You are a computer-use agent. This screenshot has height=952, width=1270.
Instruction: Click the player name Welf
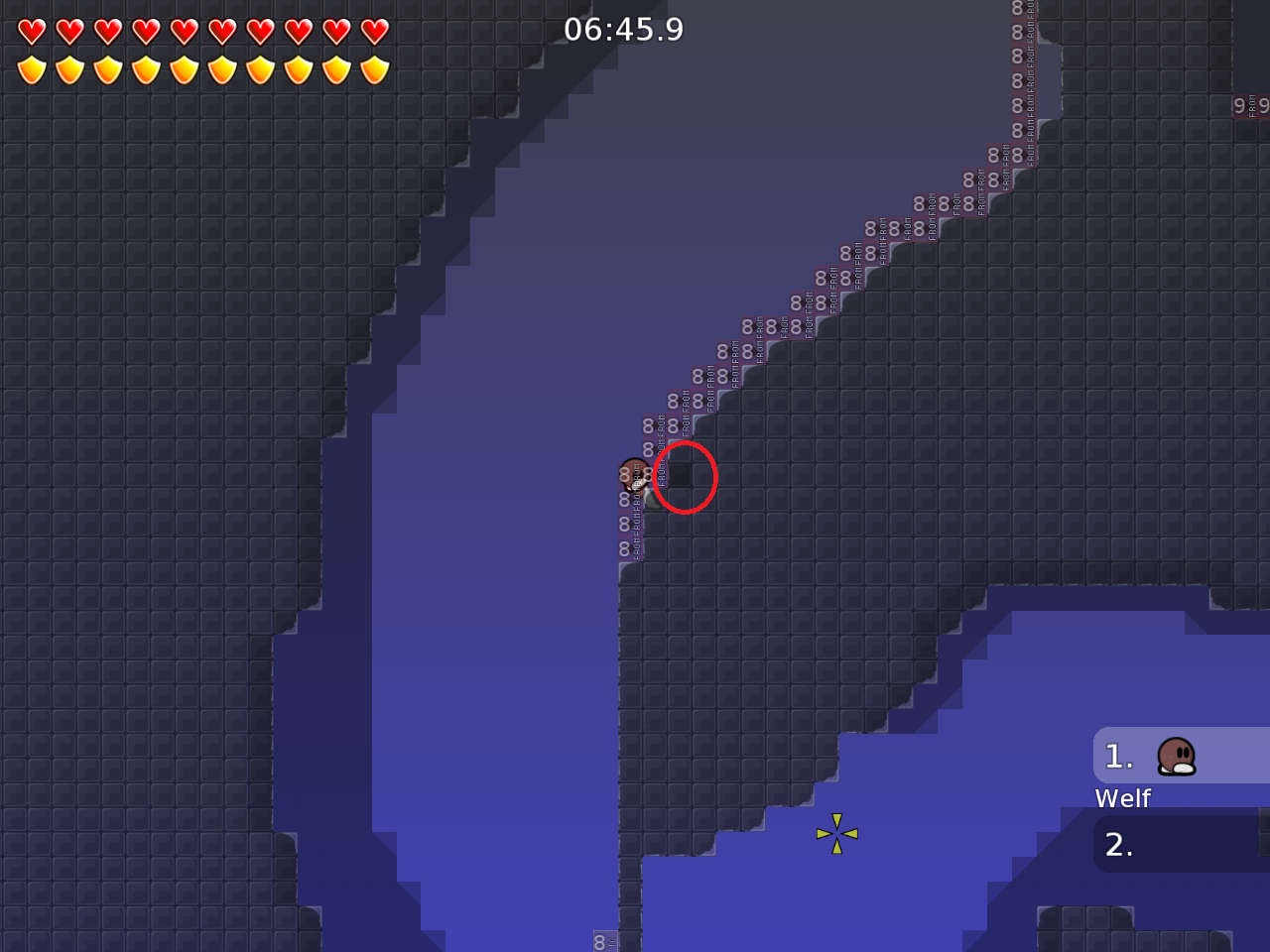tap(1122, 798)
